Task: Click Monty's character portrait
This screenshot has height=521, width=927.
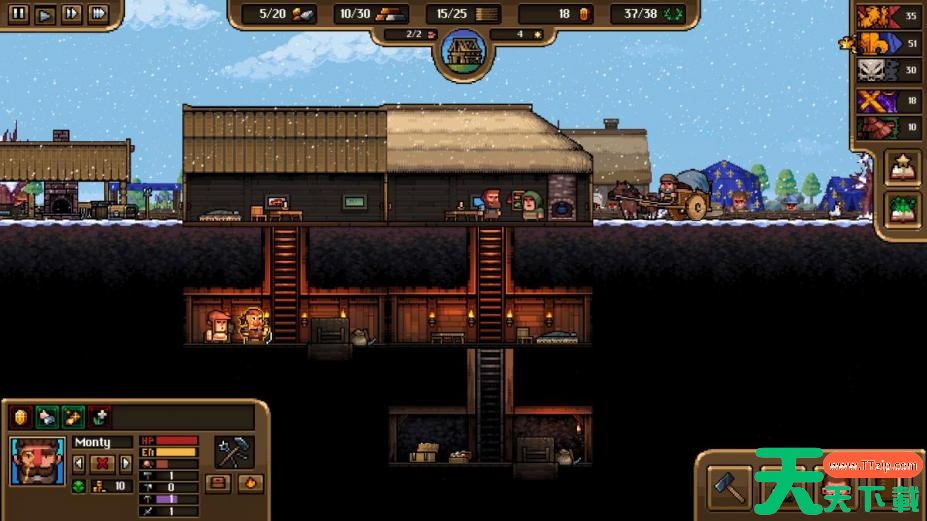Action: [36, 461]
